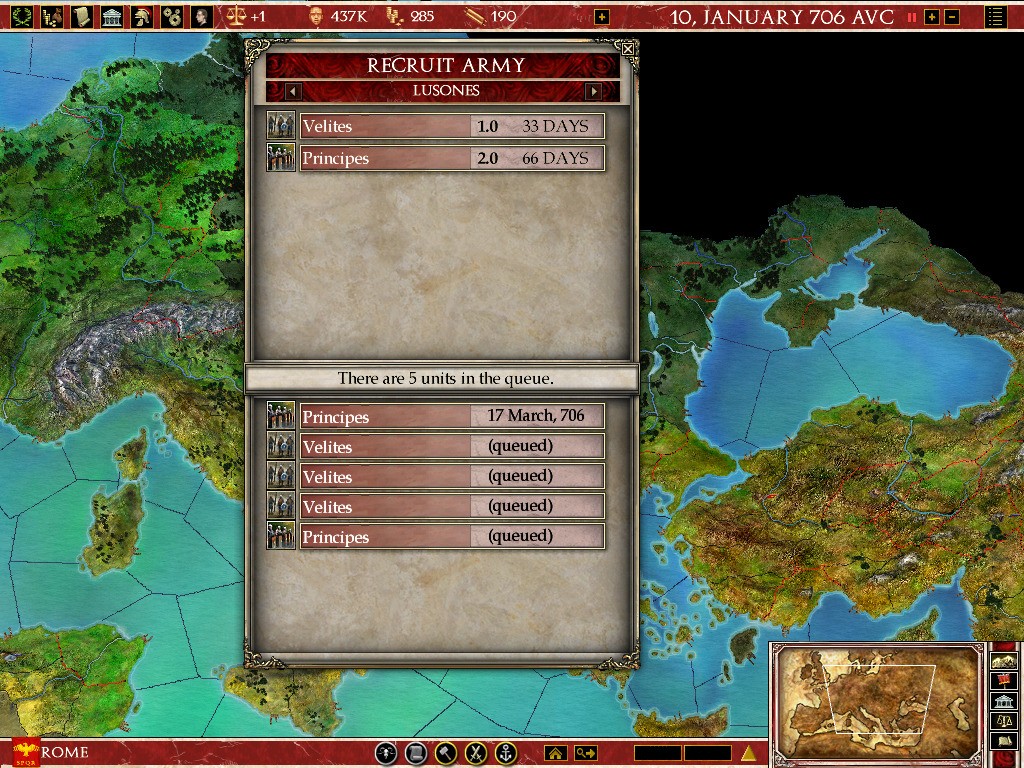
Task: Close the Recruit Army window
Action: [627, 48]
